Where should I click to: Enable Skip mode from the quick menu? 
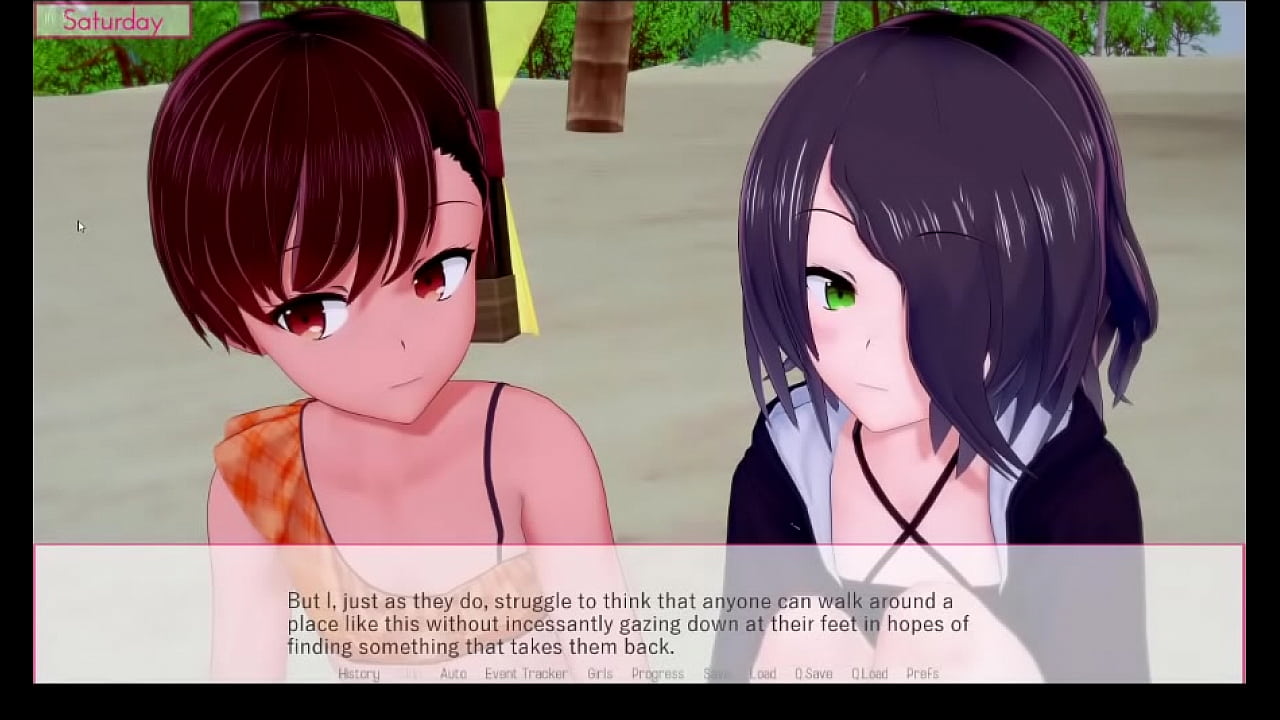[x=406, y=673]
